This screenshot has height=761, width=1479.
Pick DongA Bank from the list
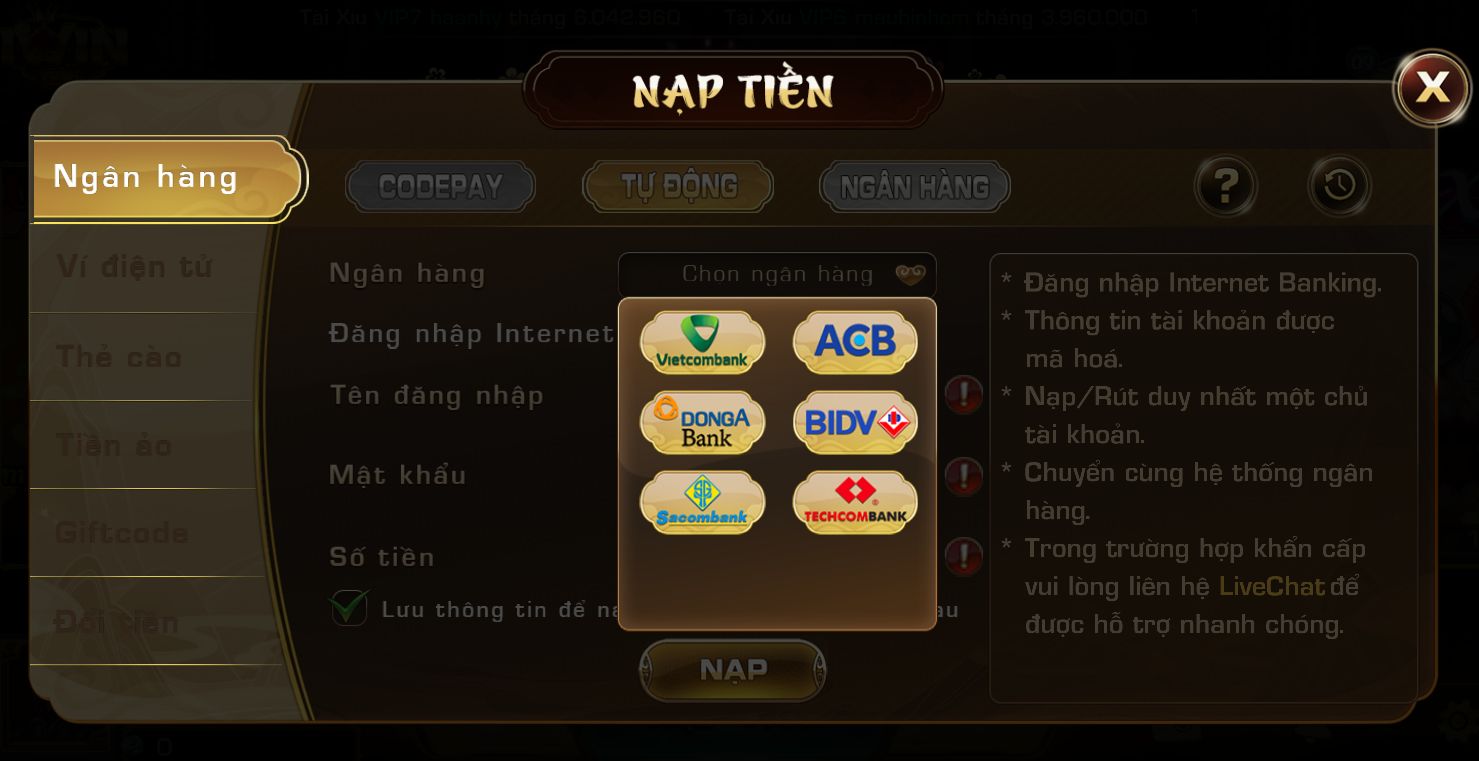click(x=702, y=422)
